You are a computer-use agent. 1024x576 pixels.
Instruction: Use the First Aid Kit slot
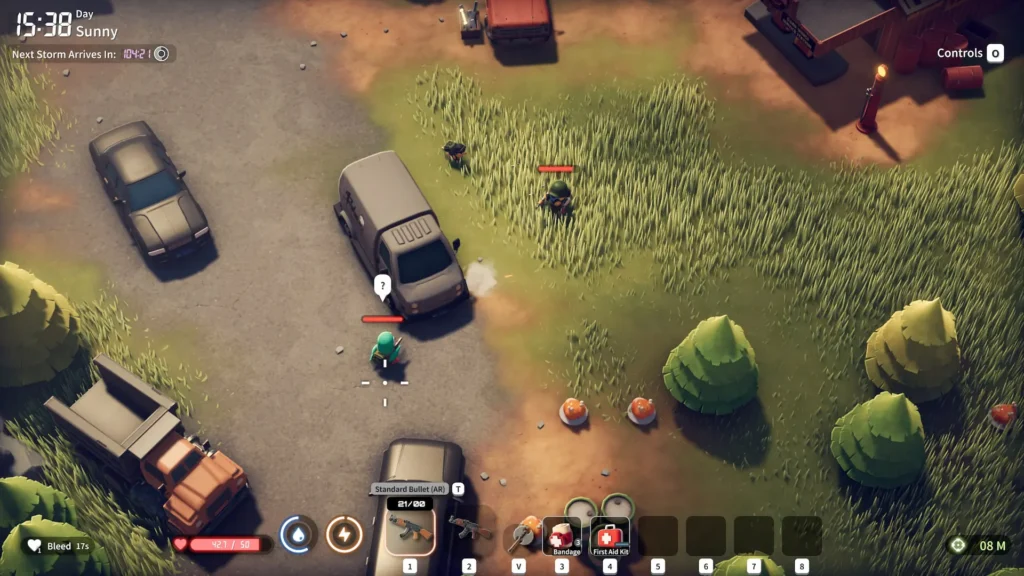pyautogui.click(x=609, y=536)
